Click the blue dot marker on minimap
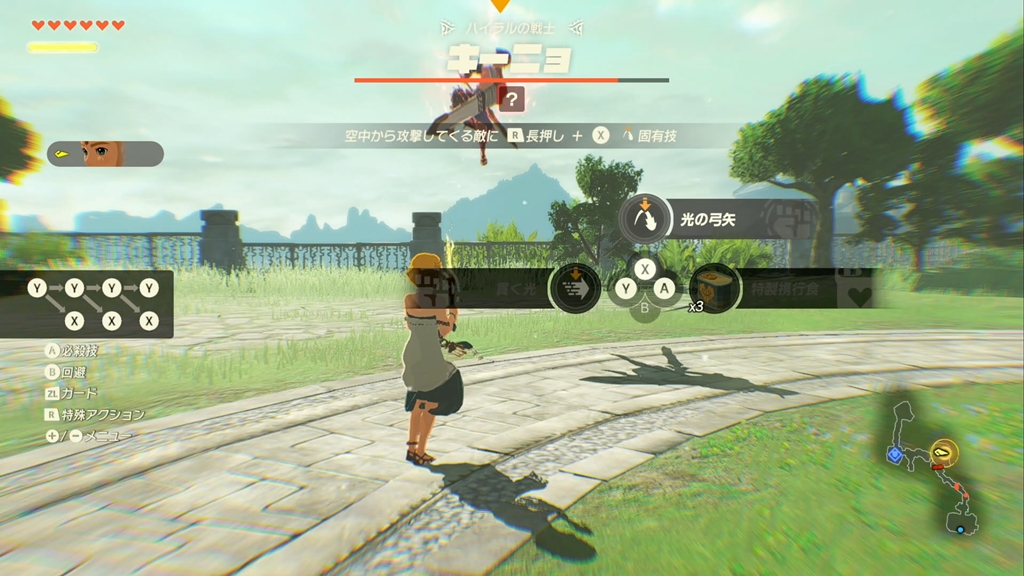The height and width of the screenshot is (576, 1024). [960, 528]
